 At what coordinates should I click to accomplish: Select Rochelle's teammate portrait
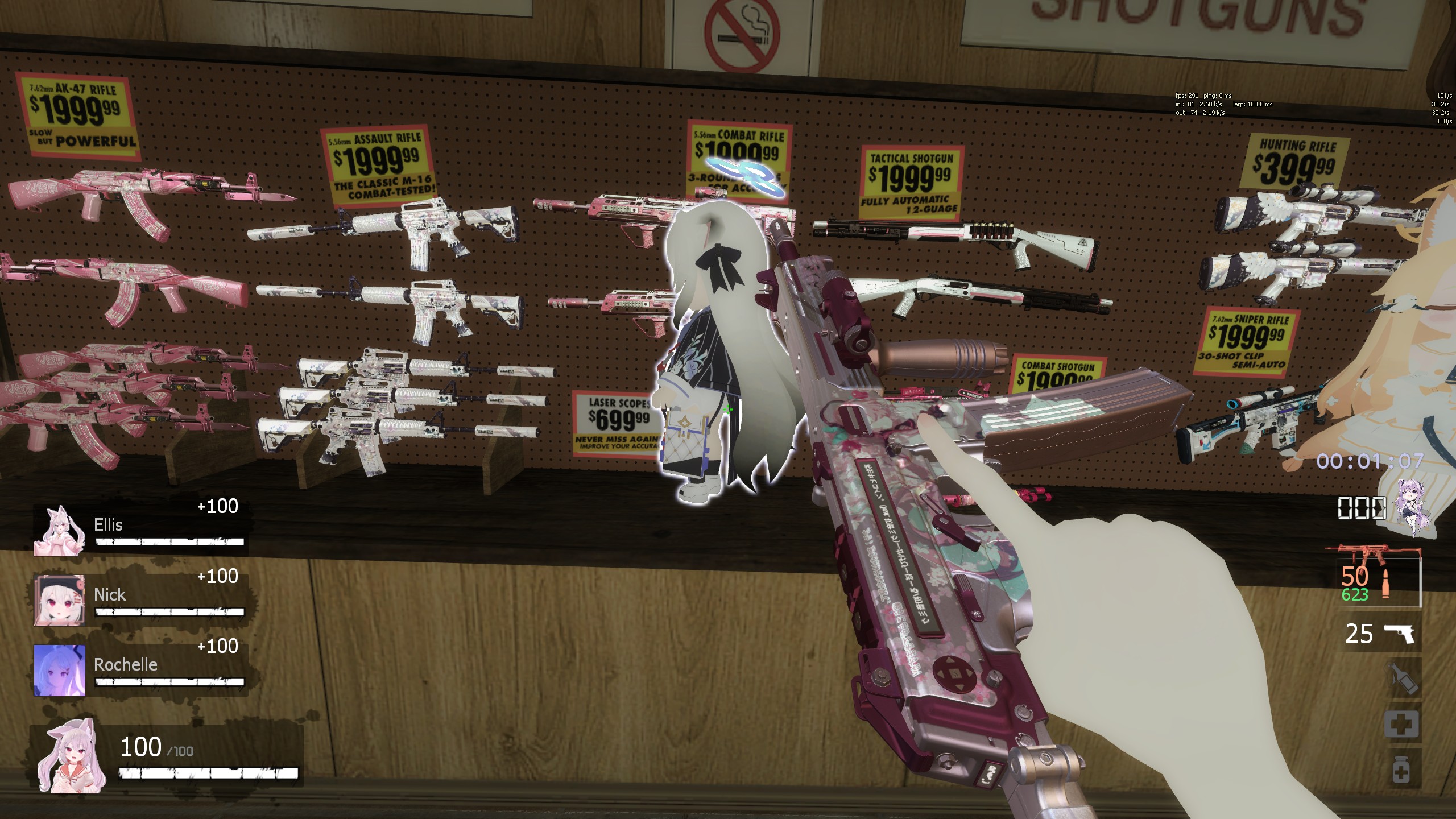(x=59, y=670)
